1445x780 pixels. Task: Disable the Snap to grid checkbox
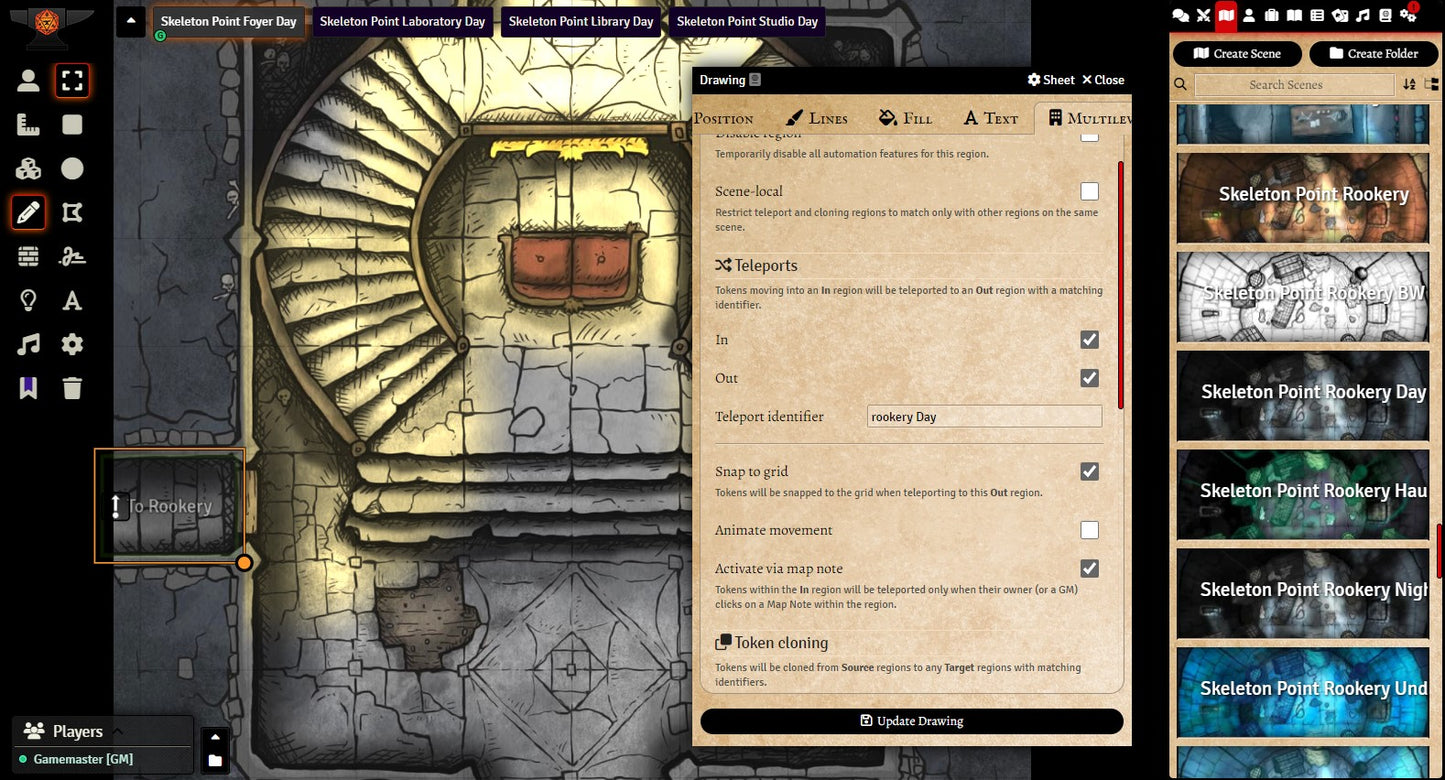coord(1089,471)
